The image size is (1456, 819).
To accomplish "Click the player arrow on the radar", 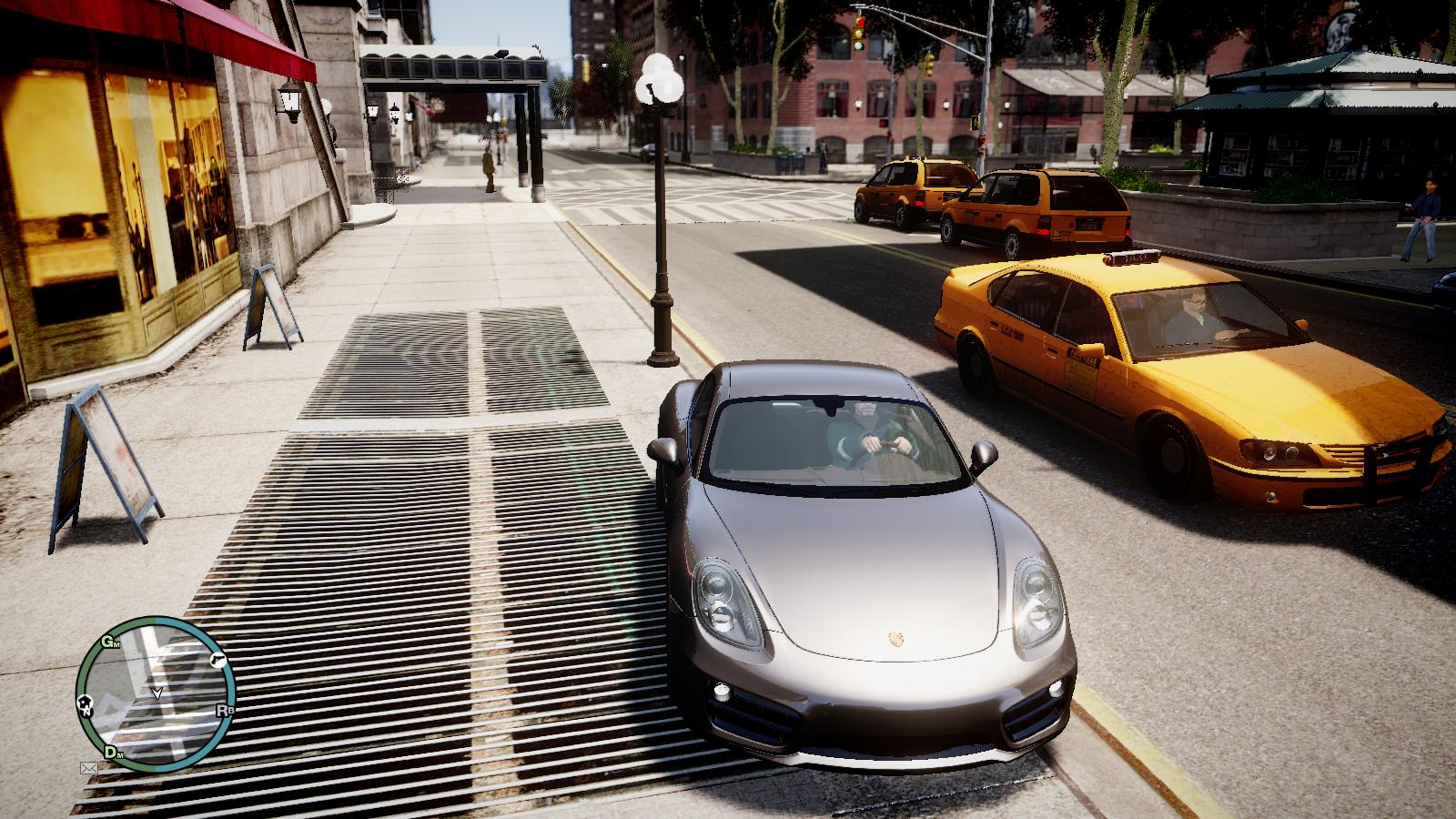I will pos(157,693).
